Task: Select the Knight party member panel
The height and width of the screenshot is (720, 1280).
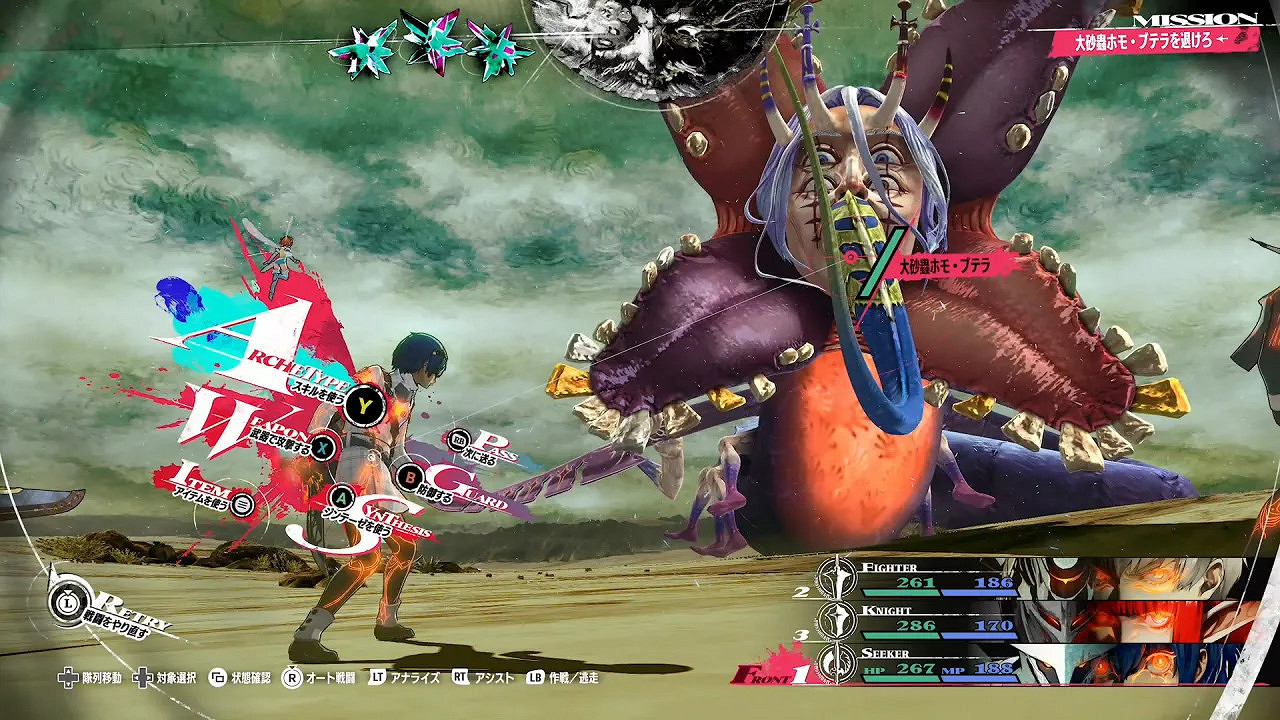Action: click(1030, 621)
